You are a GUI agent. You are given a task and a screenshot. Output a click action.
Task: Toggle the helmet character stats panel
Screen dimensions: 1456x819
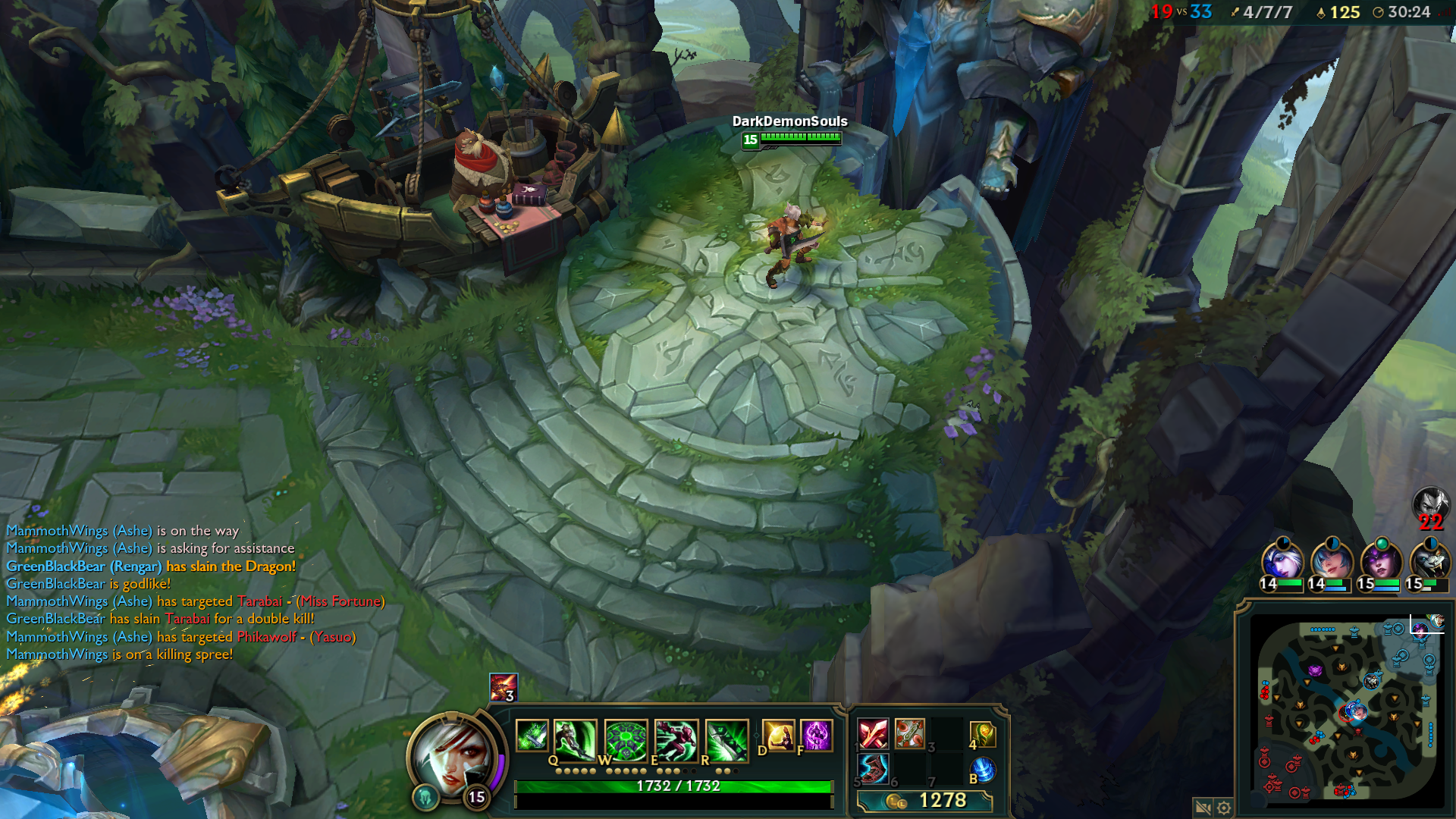click(425, 796)
